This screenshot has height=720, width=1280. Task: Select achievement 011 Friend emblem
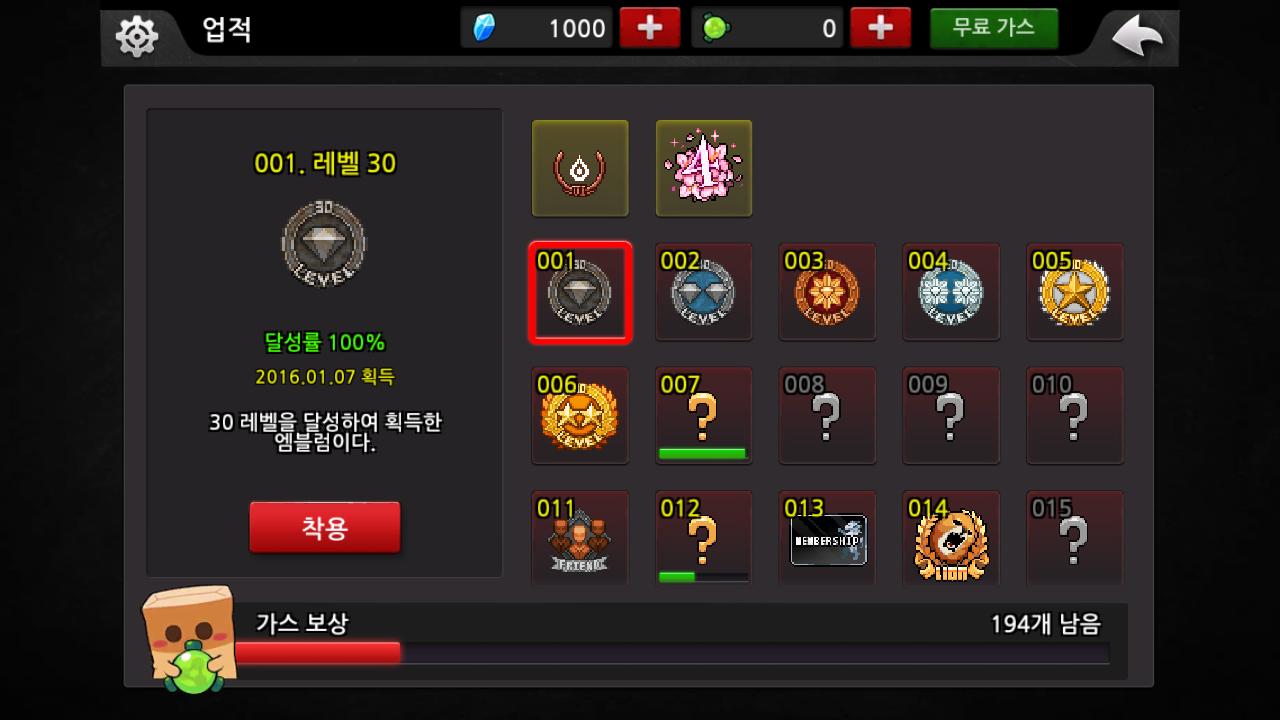[x=580, y=538]
